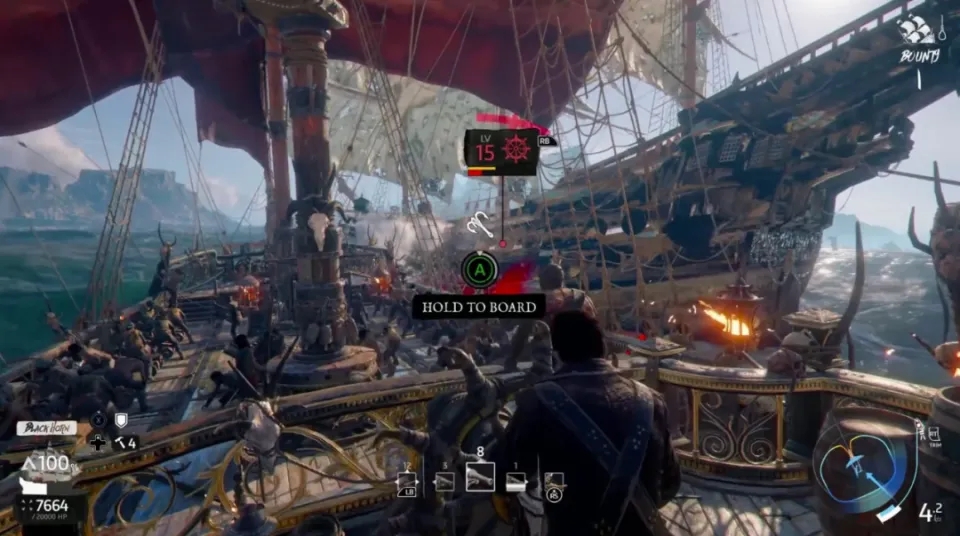Click the circular wind compass minimap
960x536 pixels.
(864, 468)
